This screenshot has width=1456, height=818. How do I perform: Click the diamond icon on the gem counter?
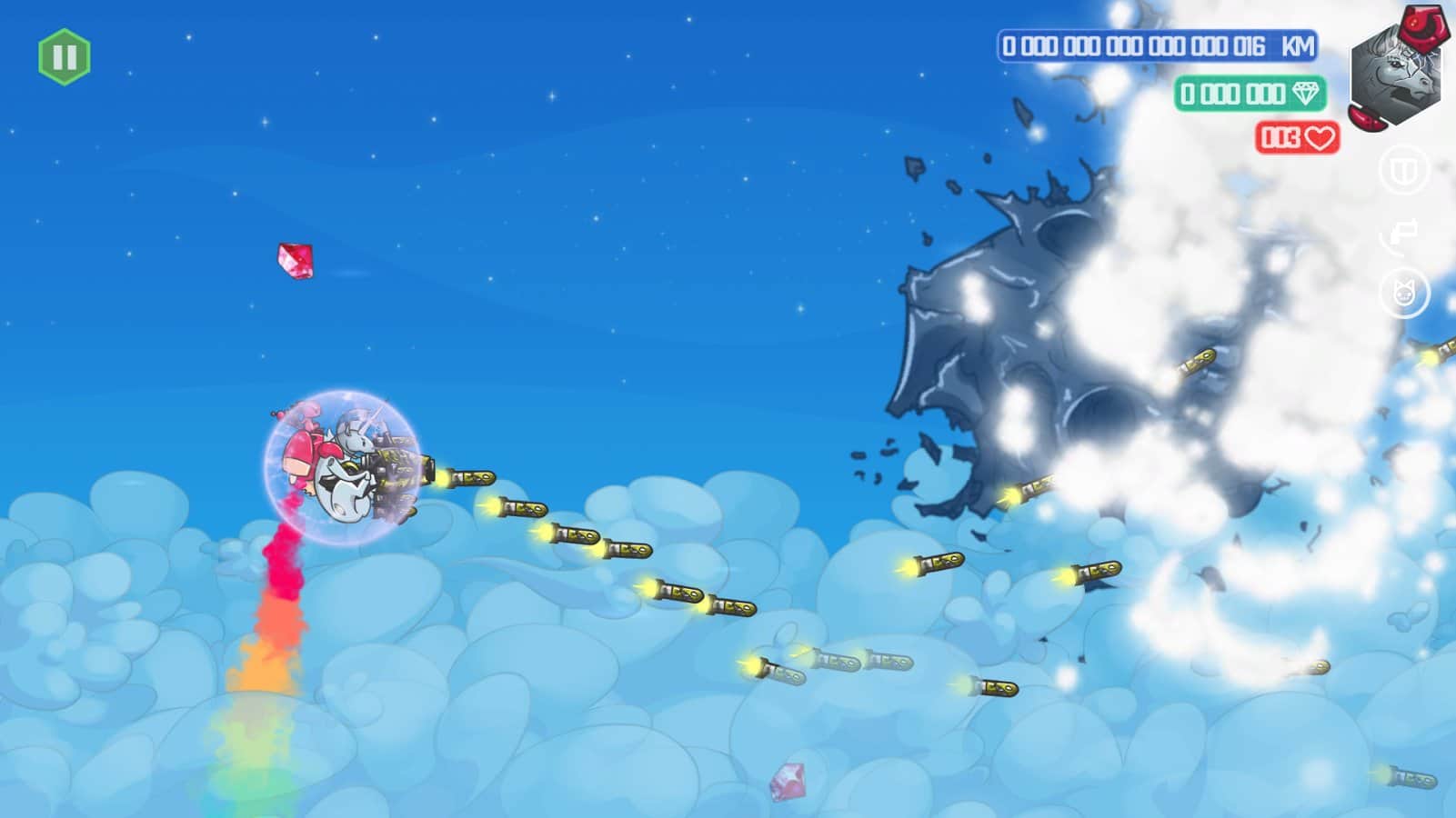coord(1307,94)
